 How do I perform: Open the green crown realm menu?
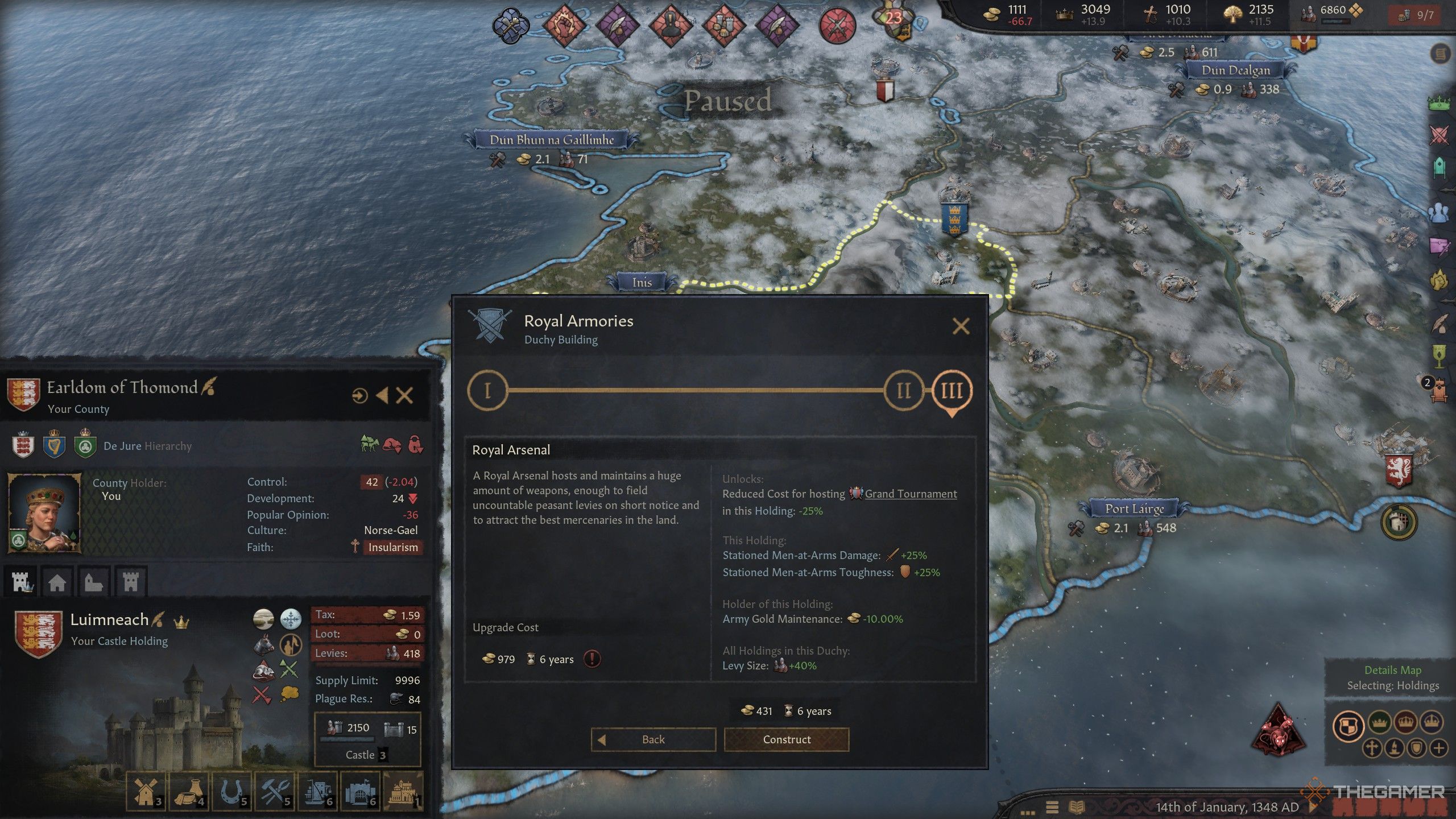point(1440,104)
